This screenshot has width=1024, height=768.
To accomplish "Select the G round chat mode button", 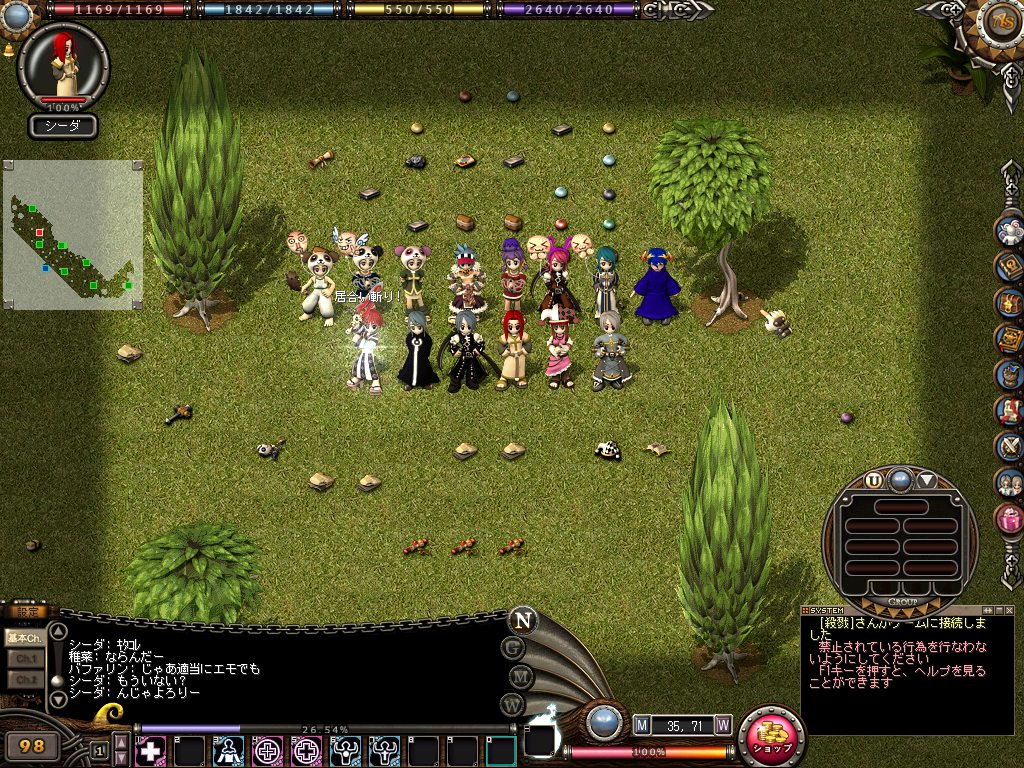I will (514, 648).
